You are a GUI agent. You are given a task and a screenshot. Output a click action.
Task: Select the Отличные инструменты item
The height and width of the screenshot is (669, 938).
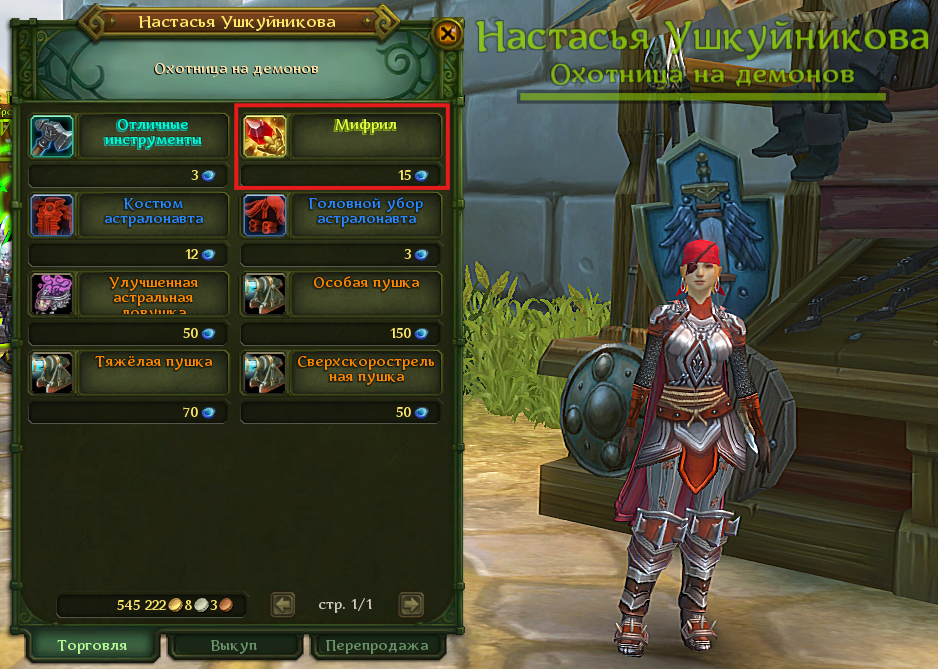tap(130, 134)
